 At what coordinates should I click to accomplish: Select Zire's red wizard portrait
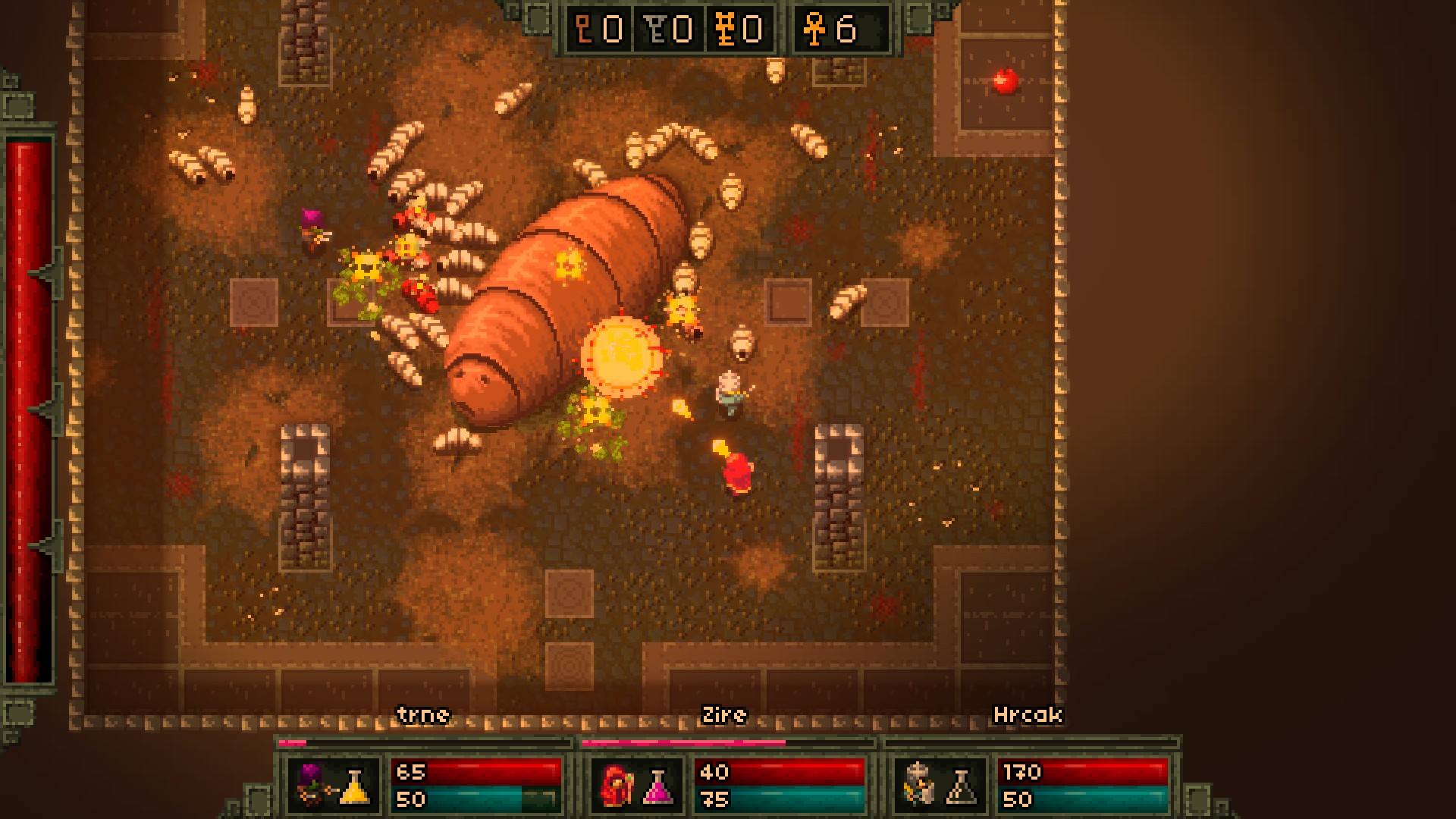coord(616,785)
